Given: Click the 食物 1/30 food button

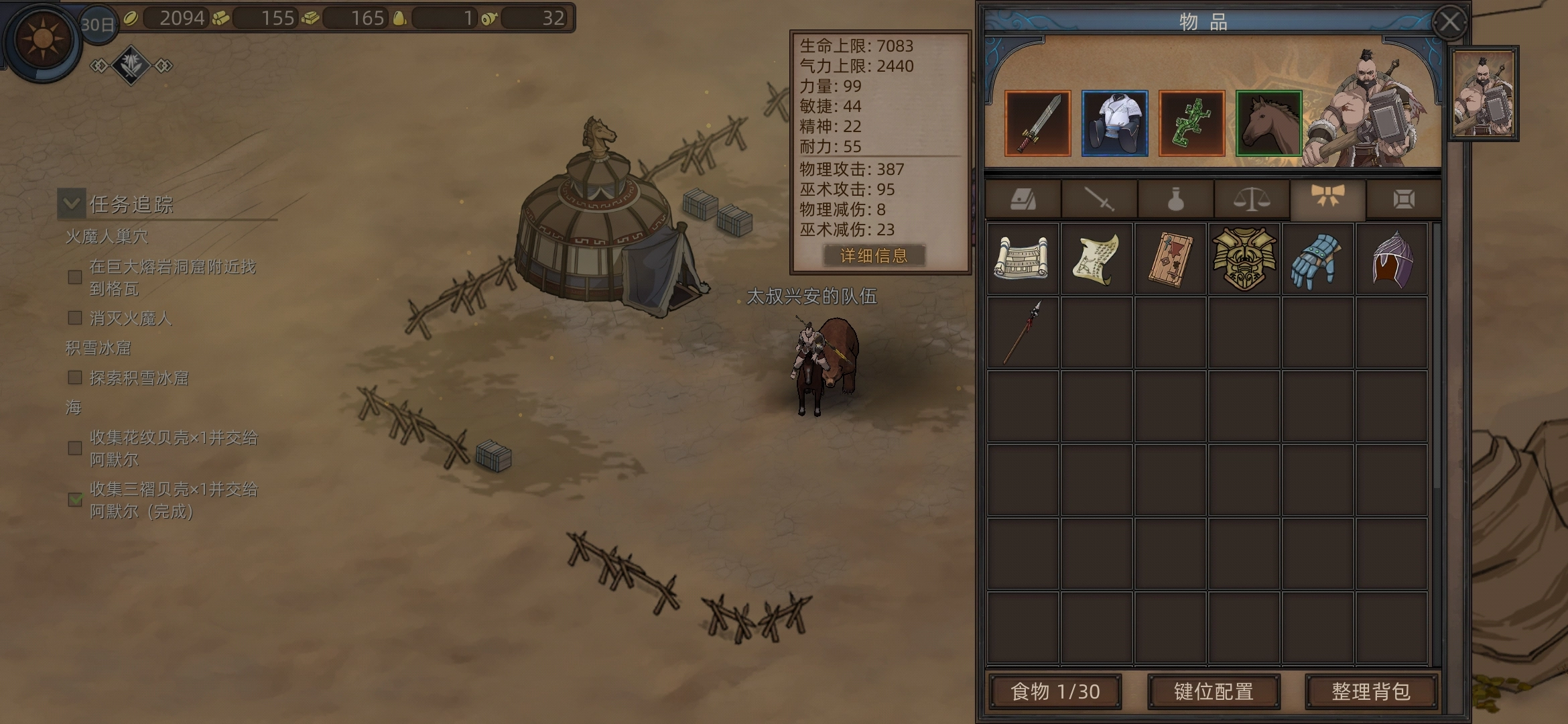Looking at the screenshot, I should coord(1055,691).
